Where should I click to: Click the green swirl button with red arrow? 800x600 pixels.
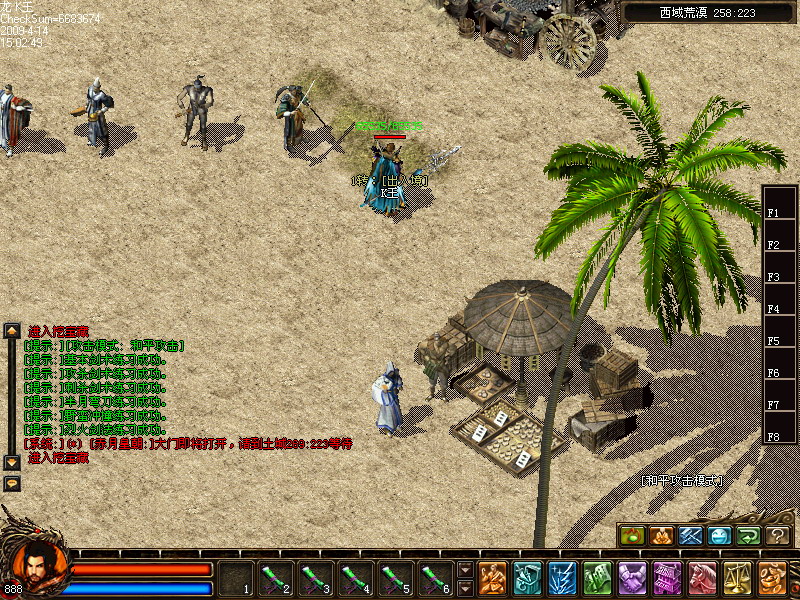(633, 536)
